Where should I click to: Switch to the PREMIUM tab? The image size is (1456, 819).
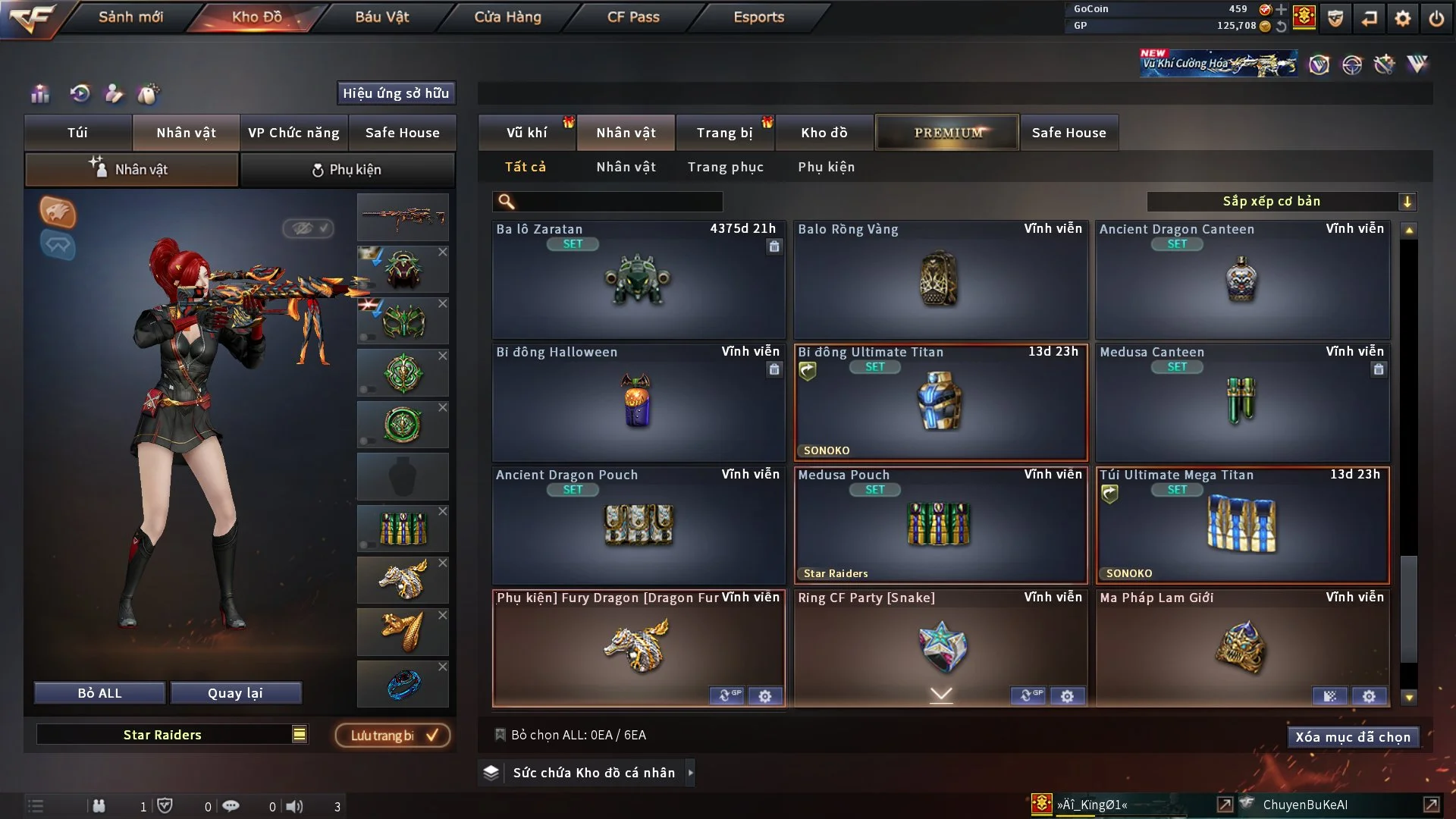(x=947, y=133)
